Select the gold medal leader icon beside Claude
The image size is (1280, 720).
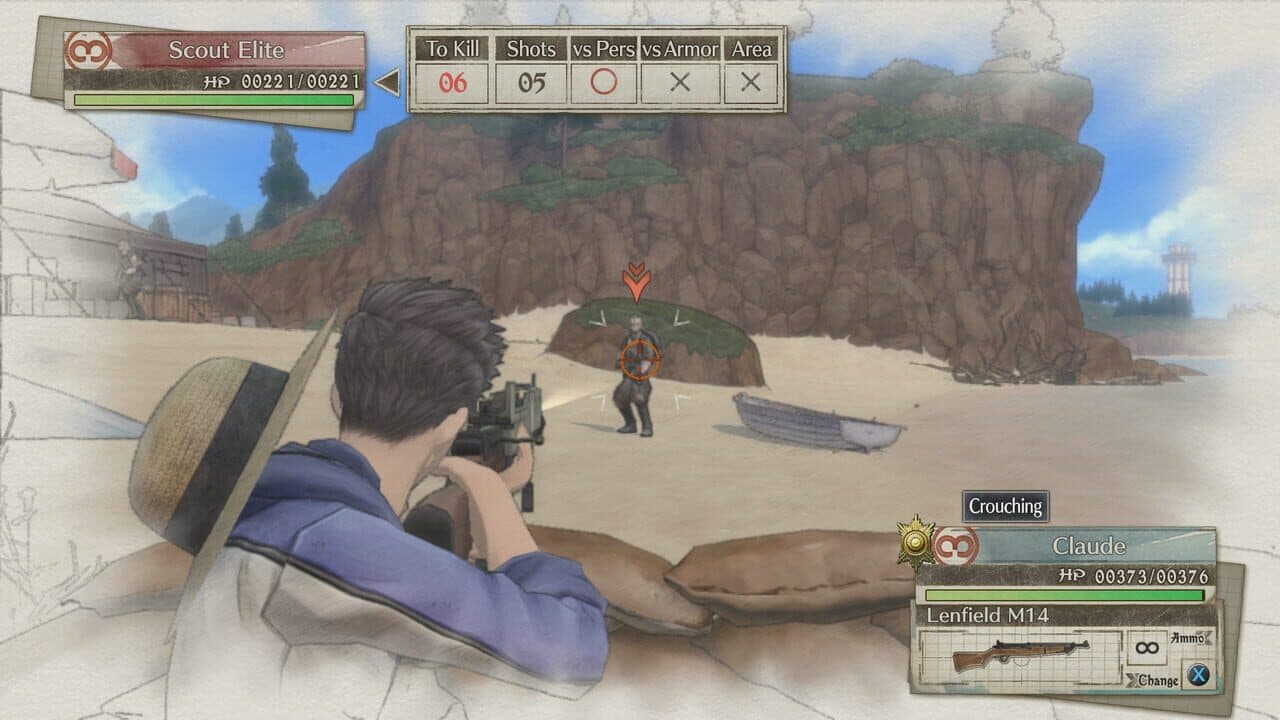(913, 541)
